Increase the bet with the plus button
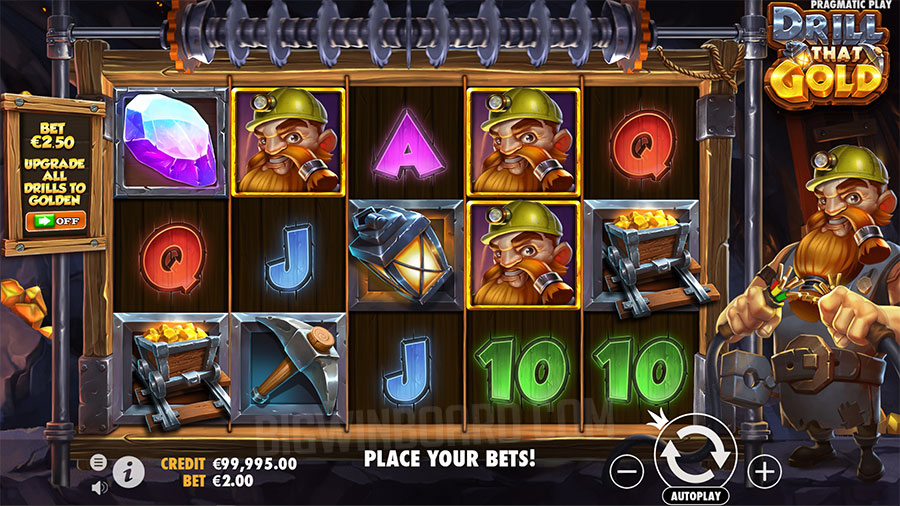Viewport: 900px width, 506px height. [764, 469]
